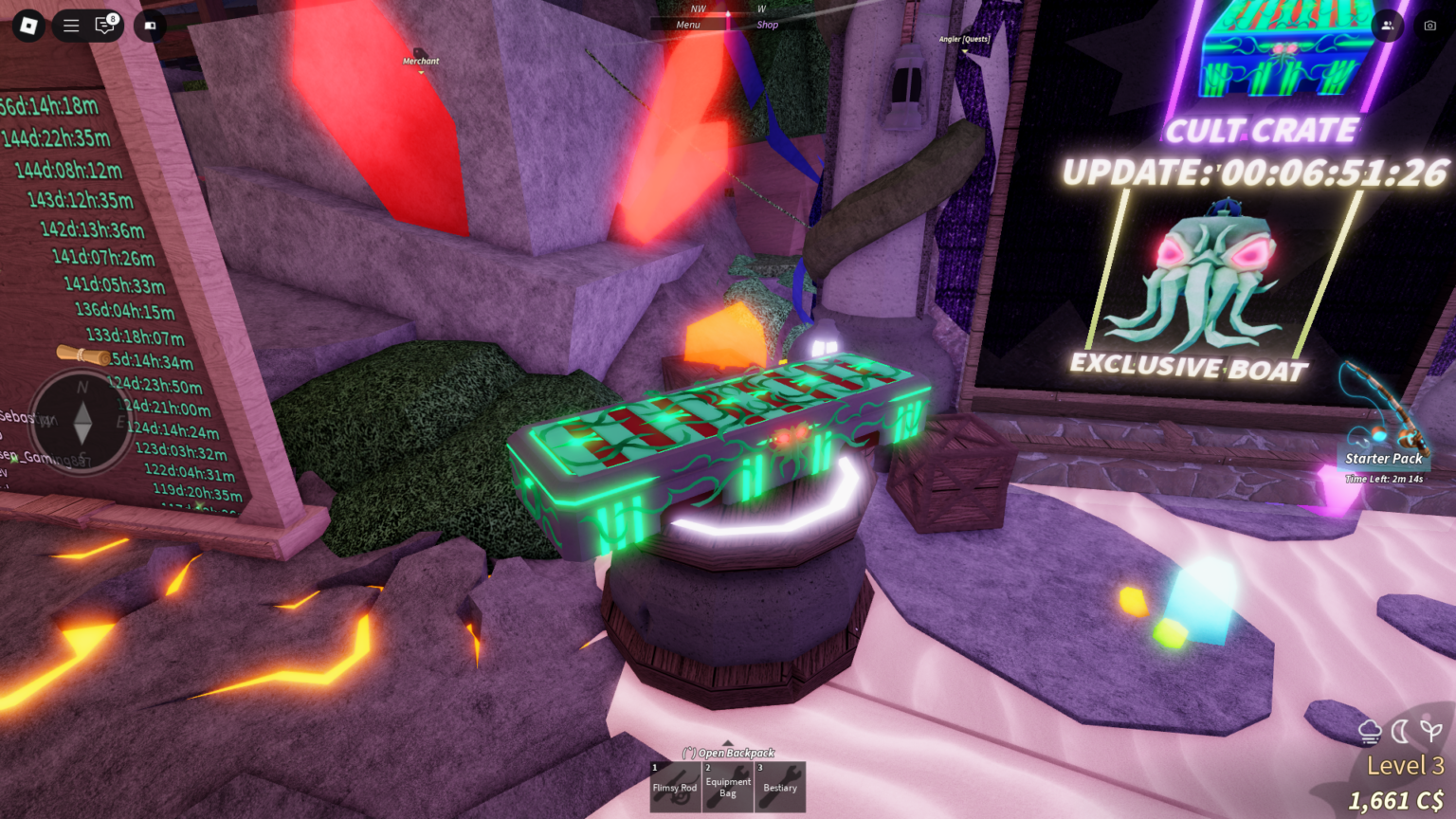1456x819 pixels.
Task: Click the cloud weather icon bottom right
Action: point(1369,730)
